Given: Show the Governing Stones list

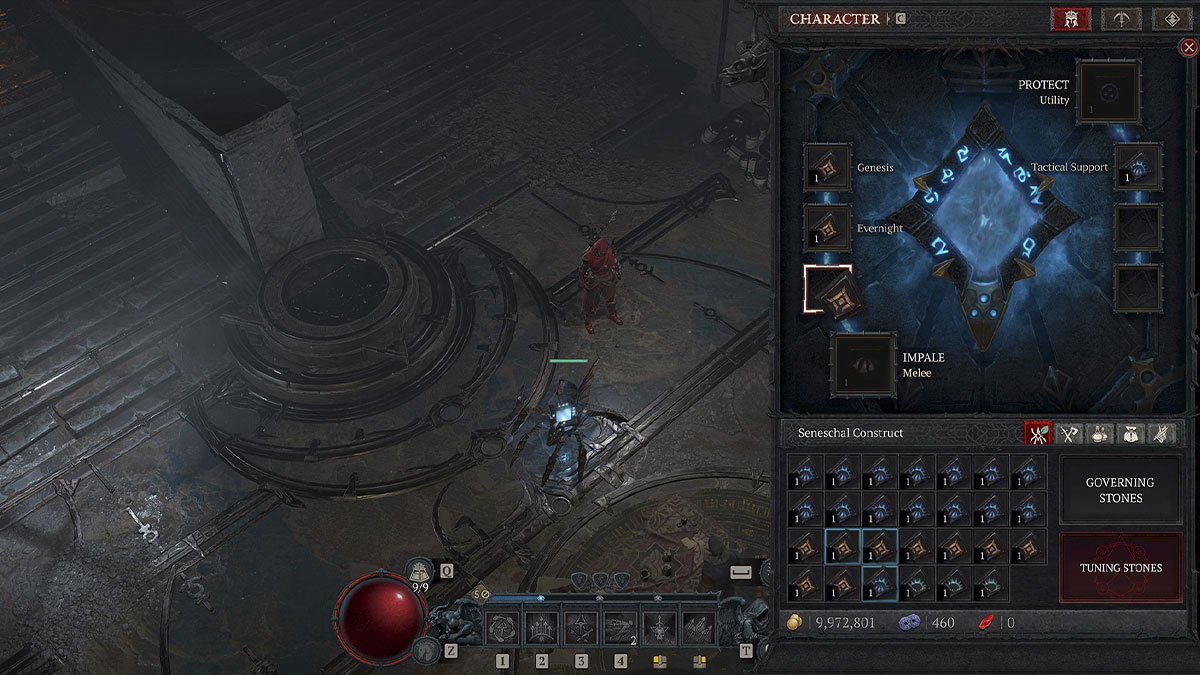Looking at the screenshot, I should click(1120, 490).
